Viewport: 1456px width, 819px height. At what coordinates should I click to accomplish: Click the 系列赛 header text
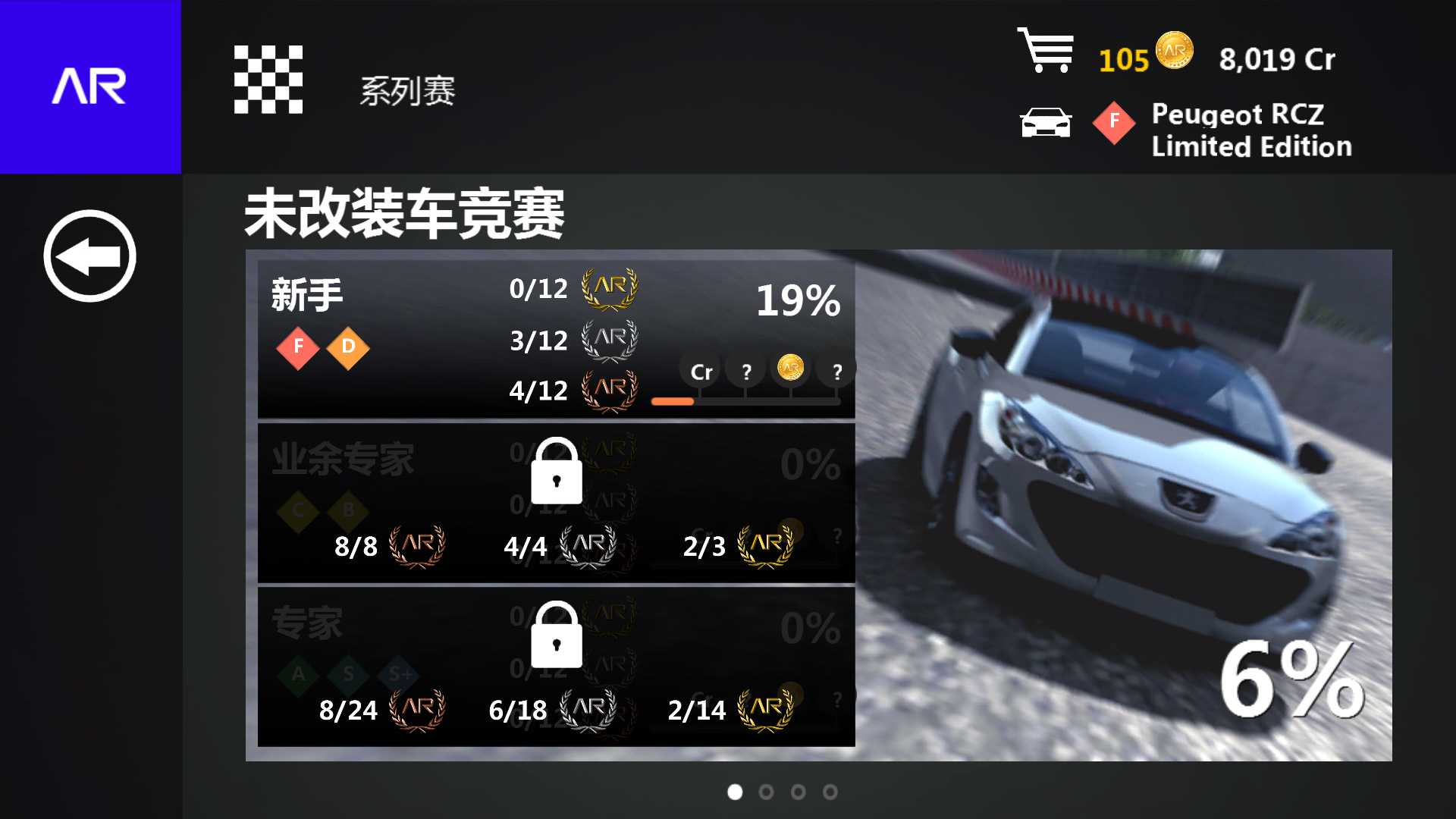click(406, 89)
